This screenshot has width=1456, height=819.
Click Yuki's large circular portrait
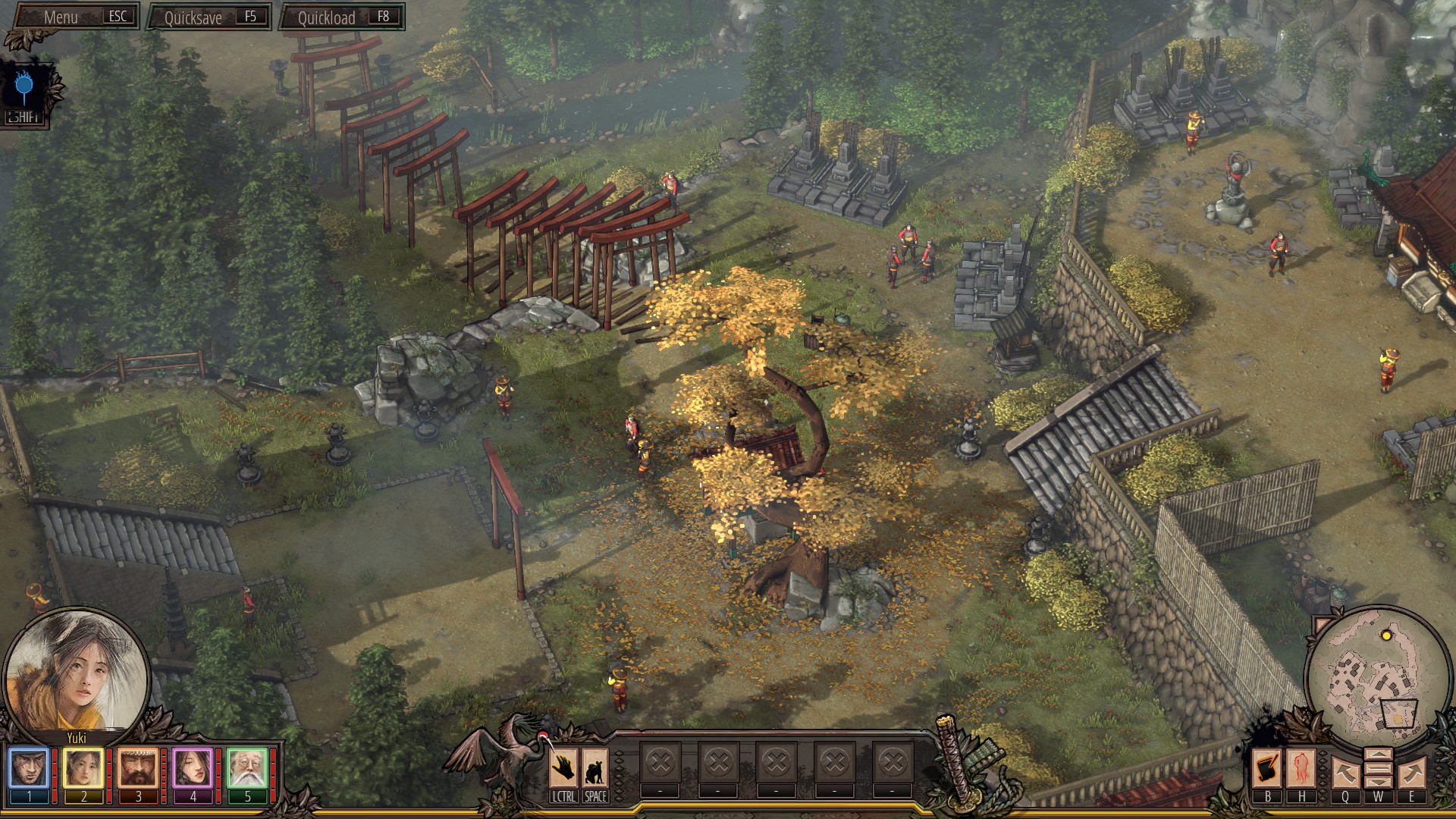click(x=76, y=672)
